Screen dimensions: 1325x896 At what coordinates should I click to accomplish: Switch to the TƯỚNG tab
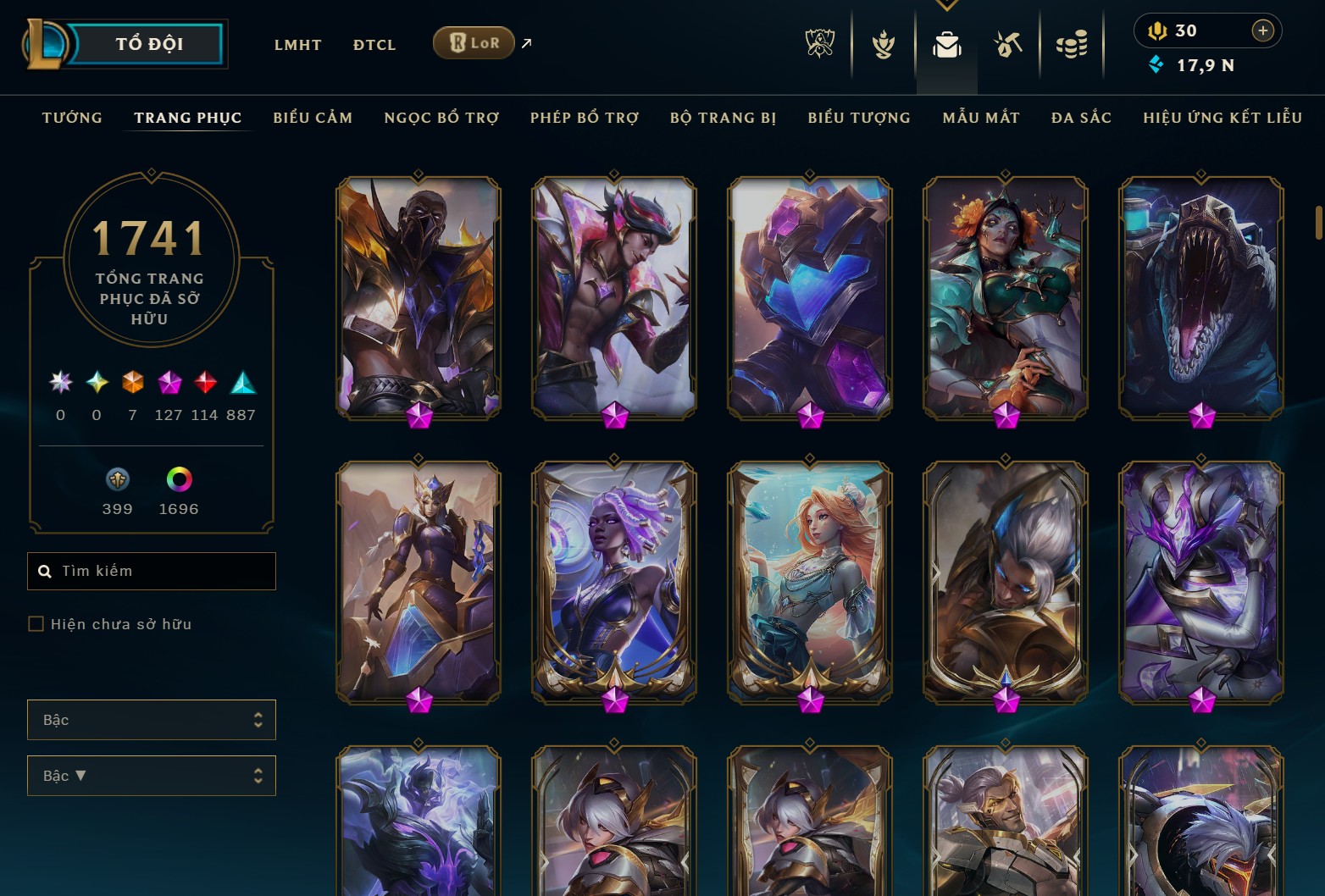(72, 118)
